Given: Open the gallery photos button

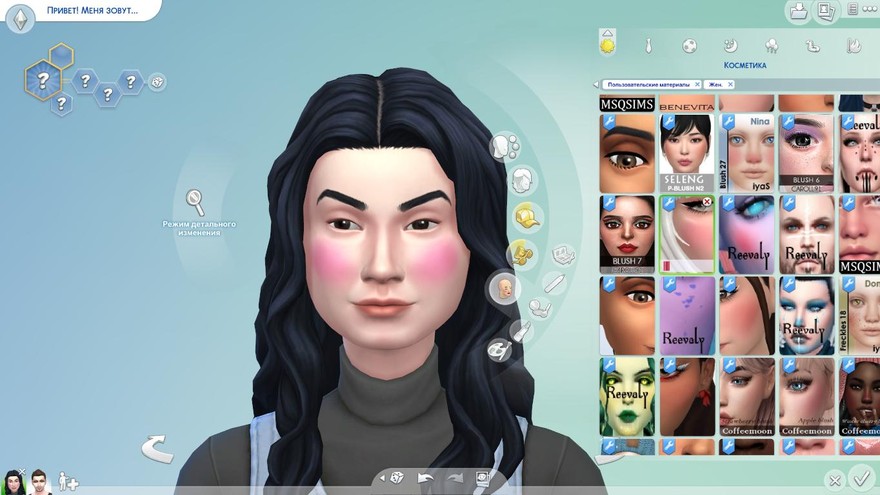Looking at the screenshot, I should click(x=827, y=11).
